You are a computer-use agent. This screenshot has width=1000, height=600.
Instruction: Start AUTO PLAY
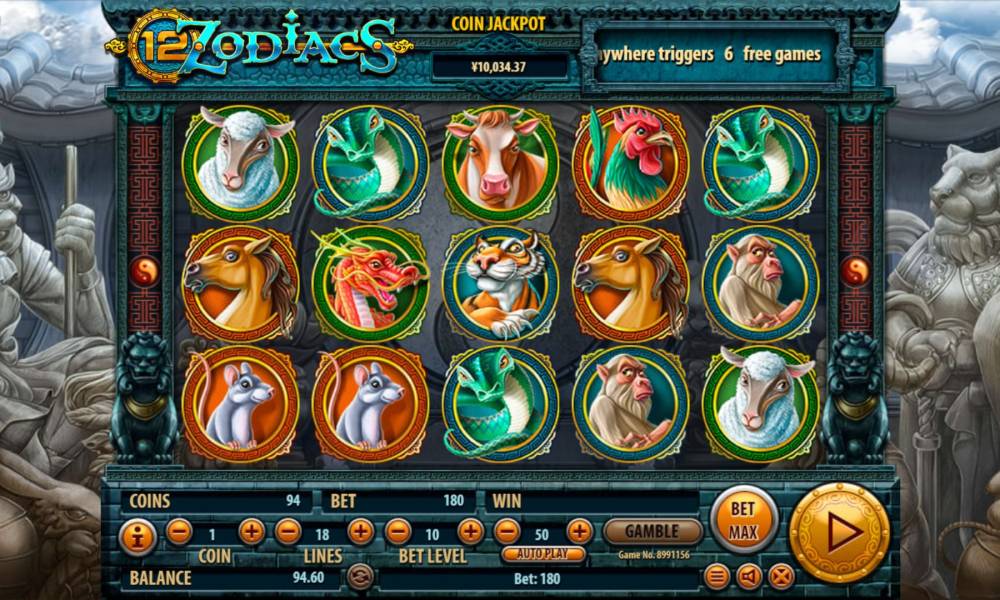point(543,554)
